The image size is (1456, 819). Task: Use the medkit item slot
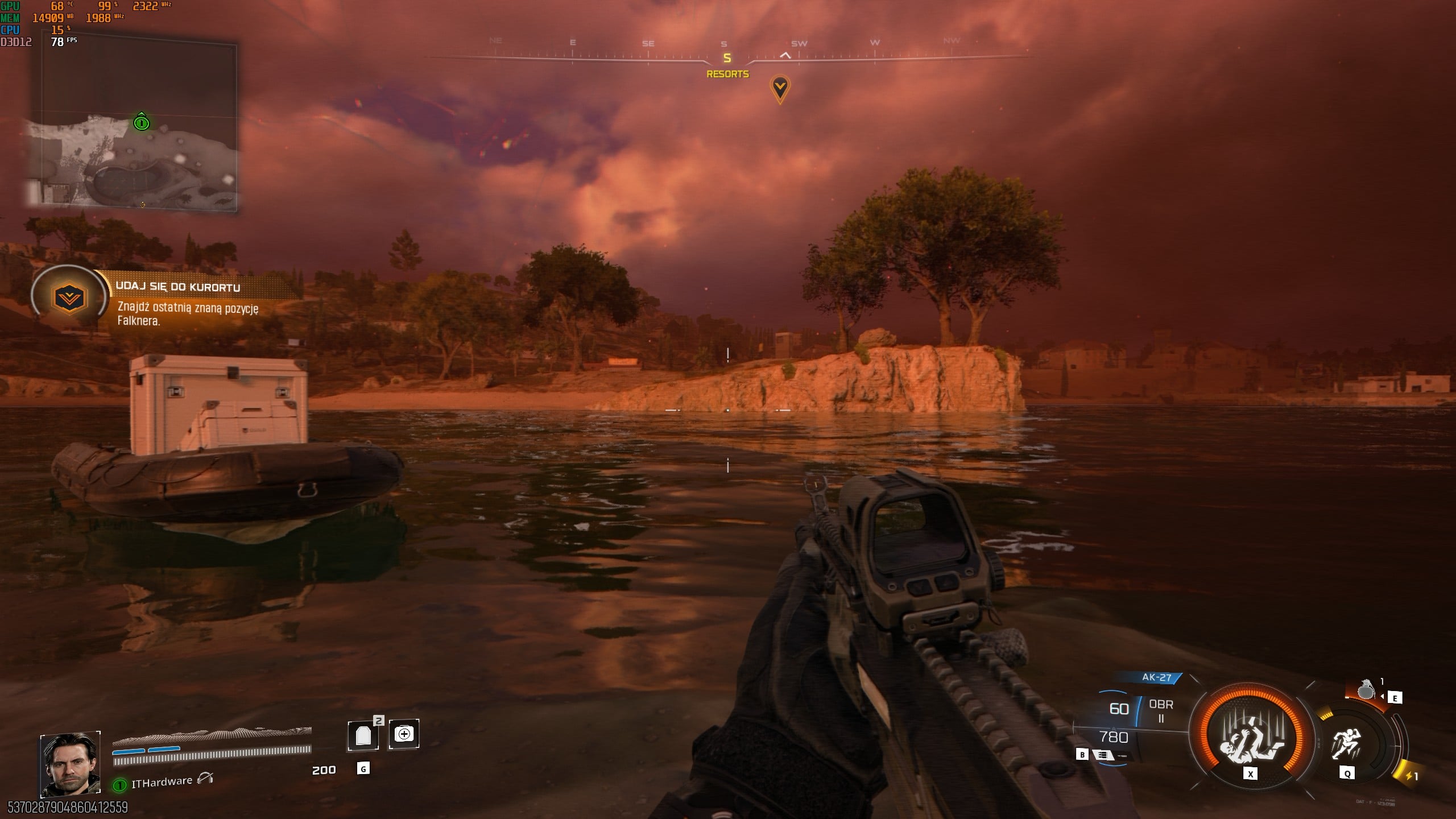pyautogui.click(x=404, y=734)
